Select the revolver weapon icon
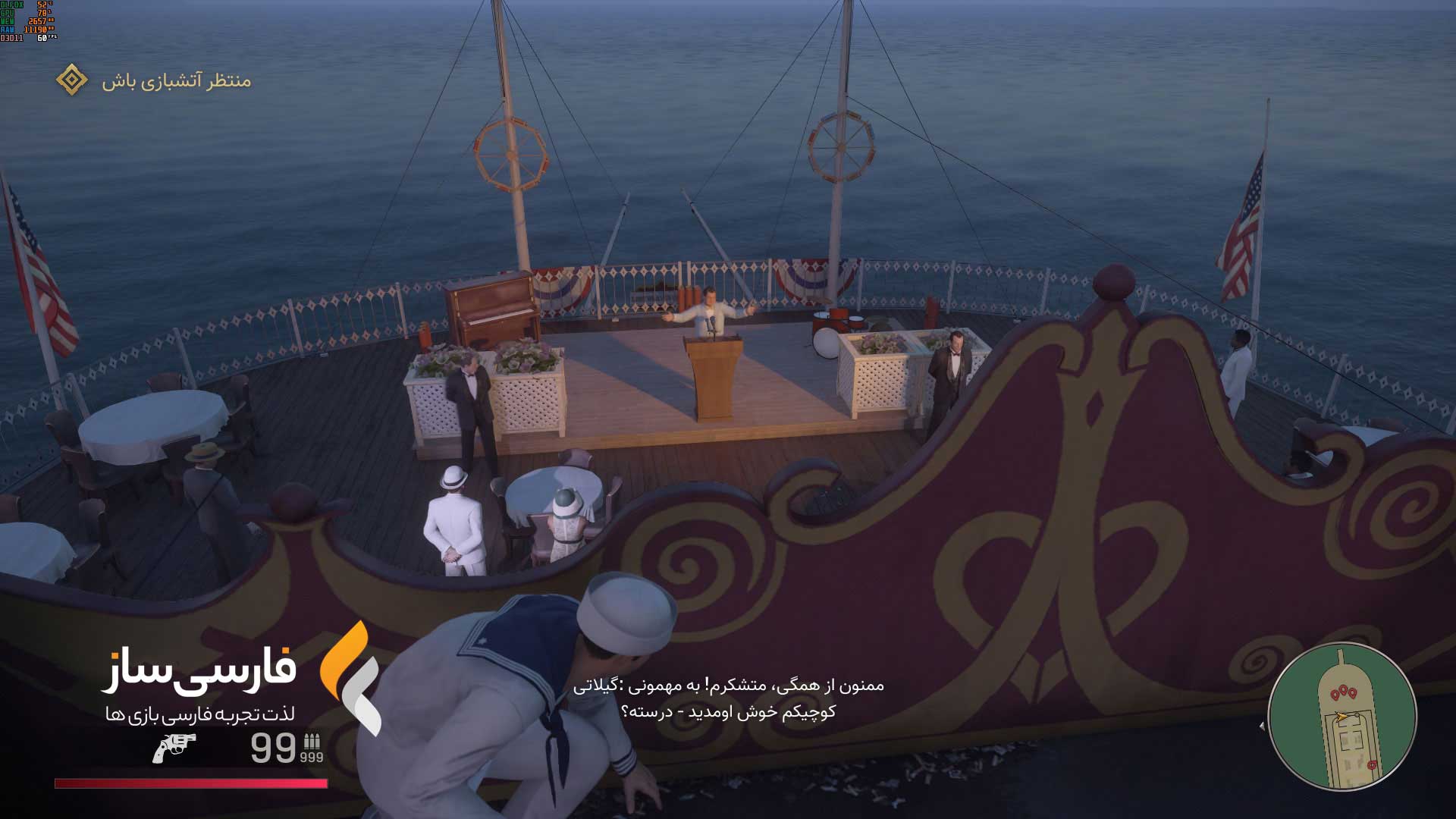1456x819 pixels. (x=174, y=748)
